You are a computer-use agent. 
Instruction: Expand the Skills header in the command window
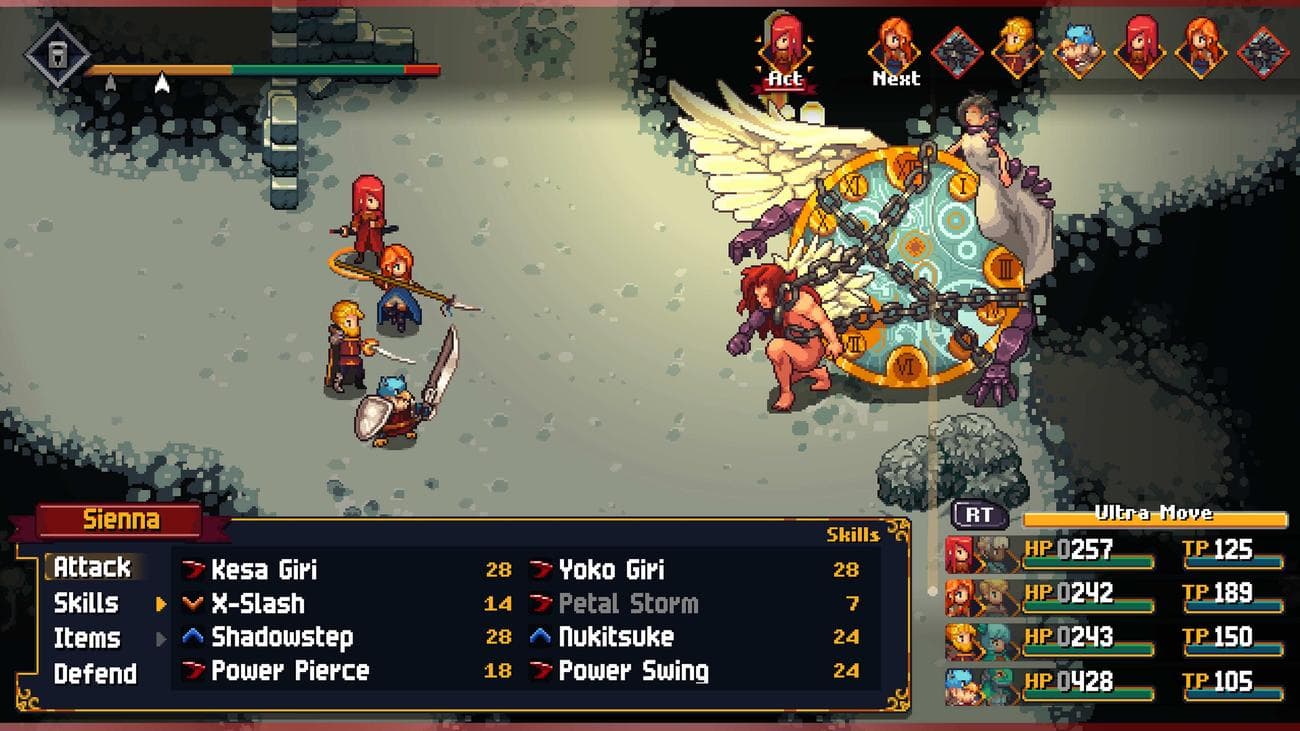(x=88, y=603)
